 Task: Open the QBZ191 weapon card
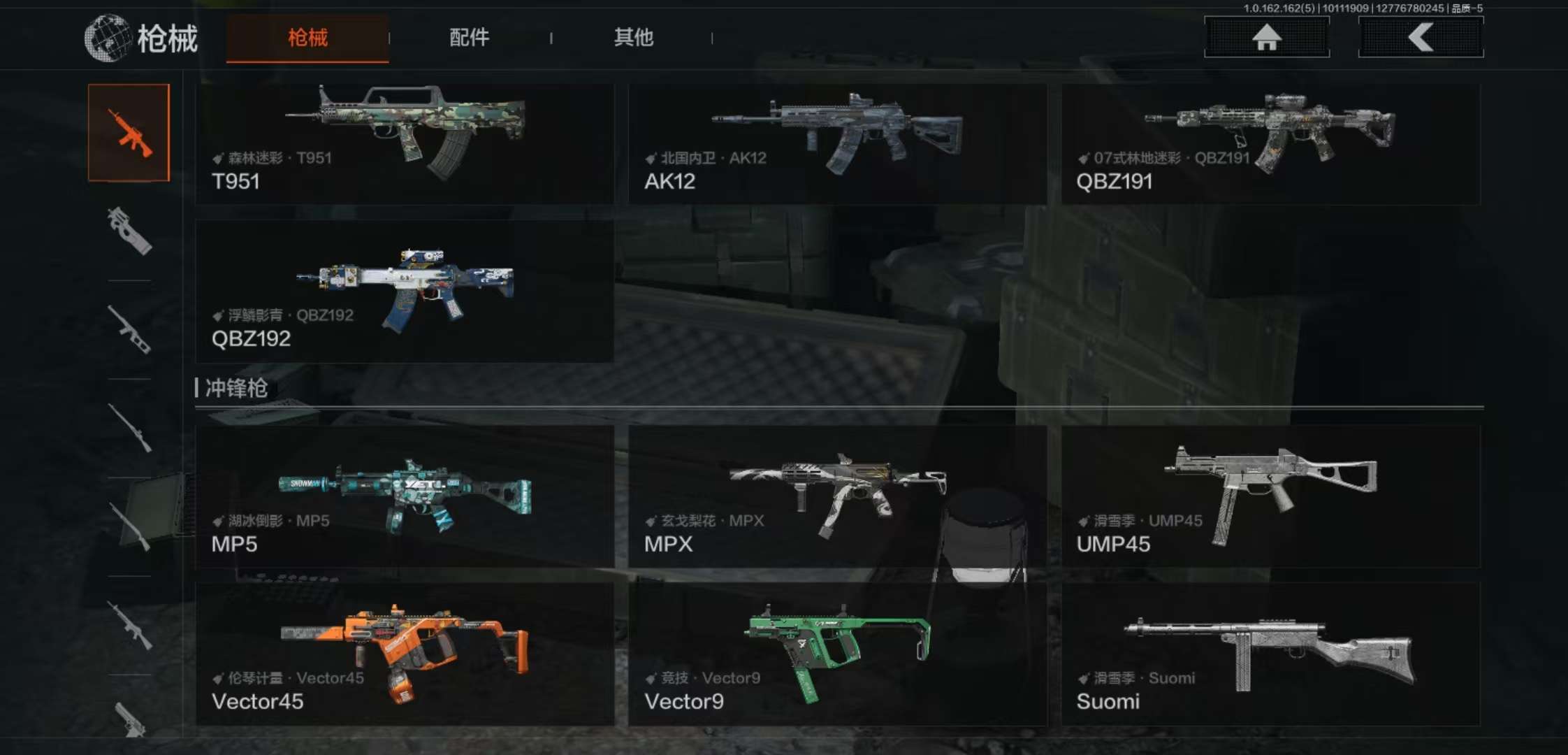[x=1270, y=144]
